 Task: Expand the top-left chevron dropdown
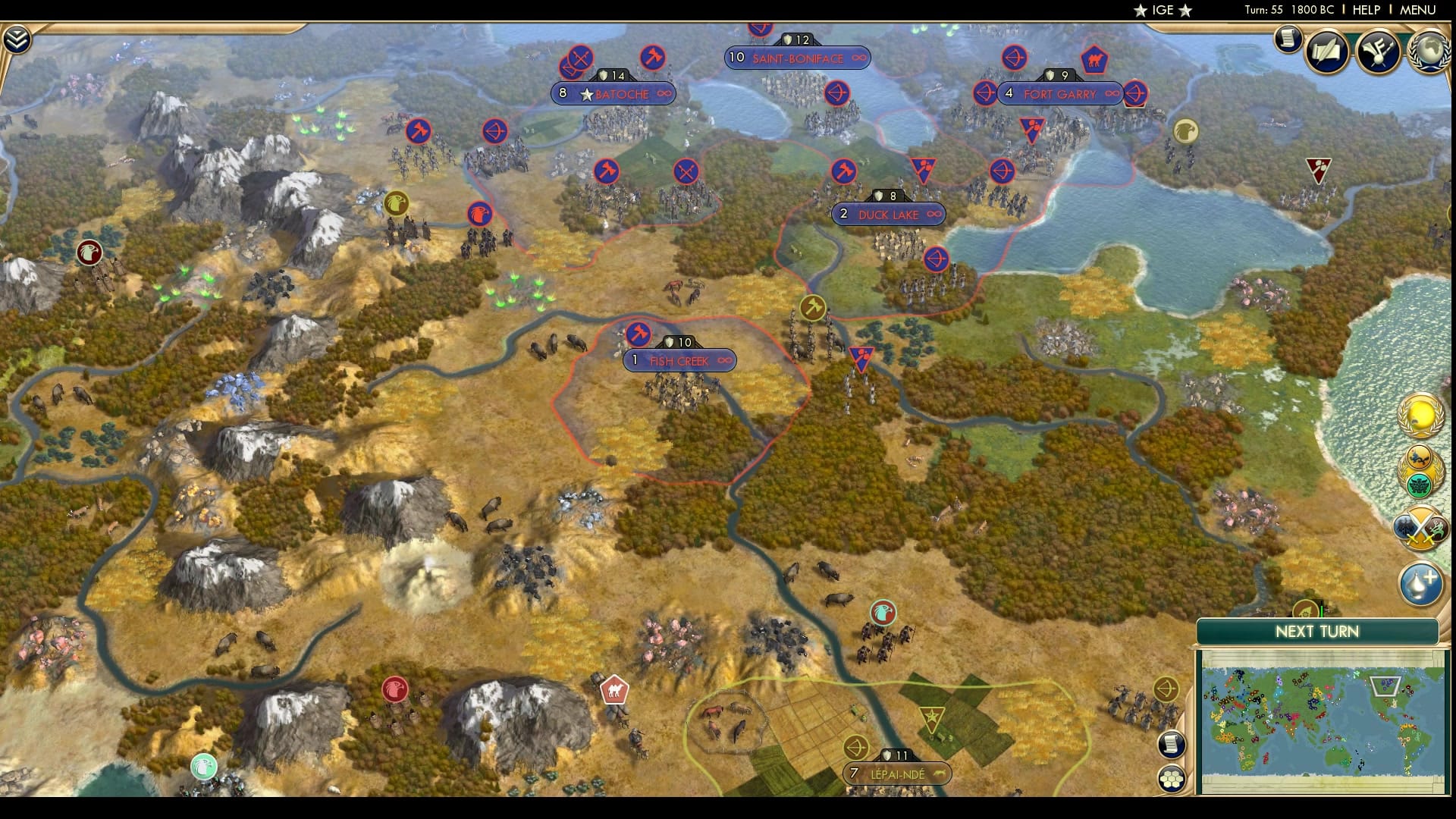tap(17, 39)
